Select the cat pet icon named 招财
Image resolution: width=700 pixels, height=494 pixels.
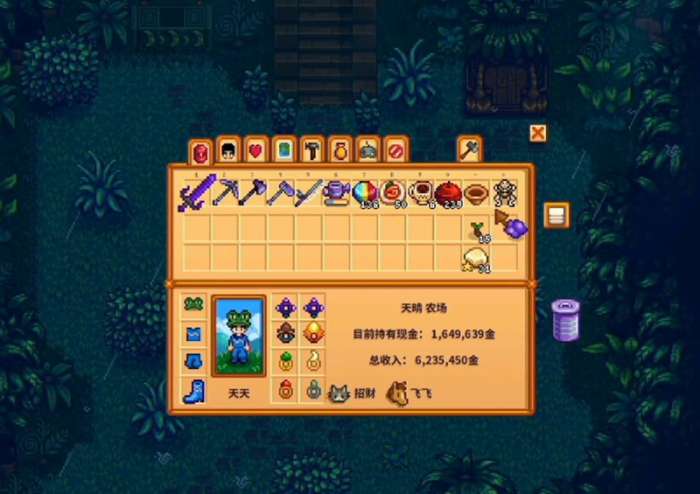[x=339, y=394]
